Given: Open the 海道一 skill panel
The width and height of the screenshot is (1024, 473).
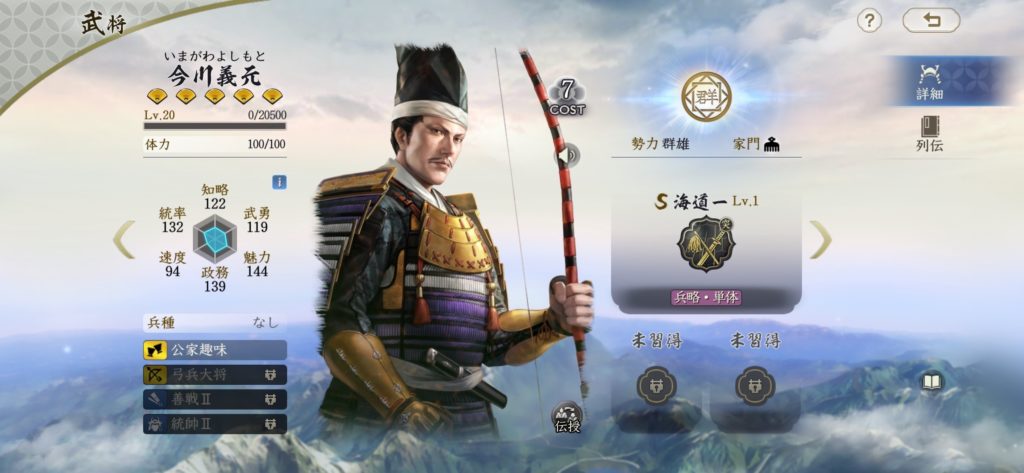Looking at the screenshot, I should [x=706, y=247].
